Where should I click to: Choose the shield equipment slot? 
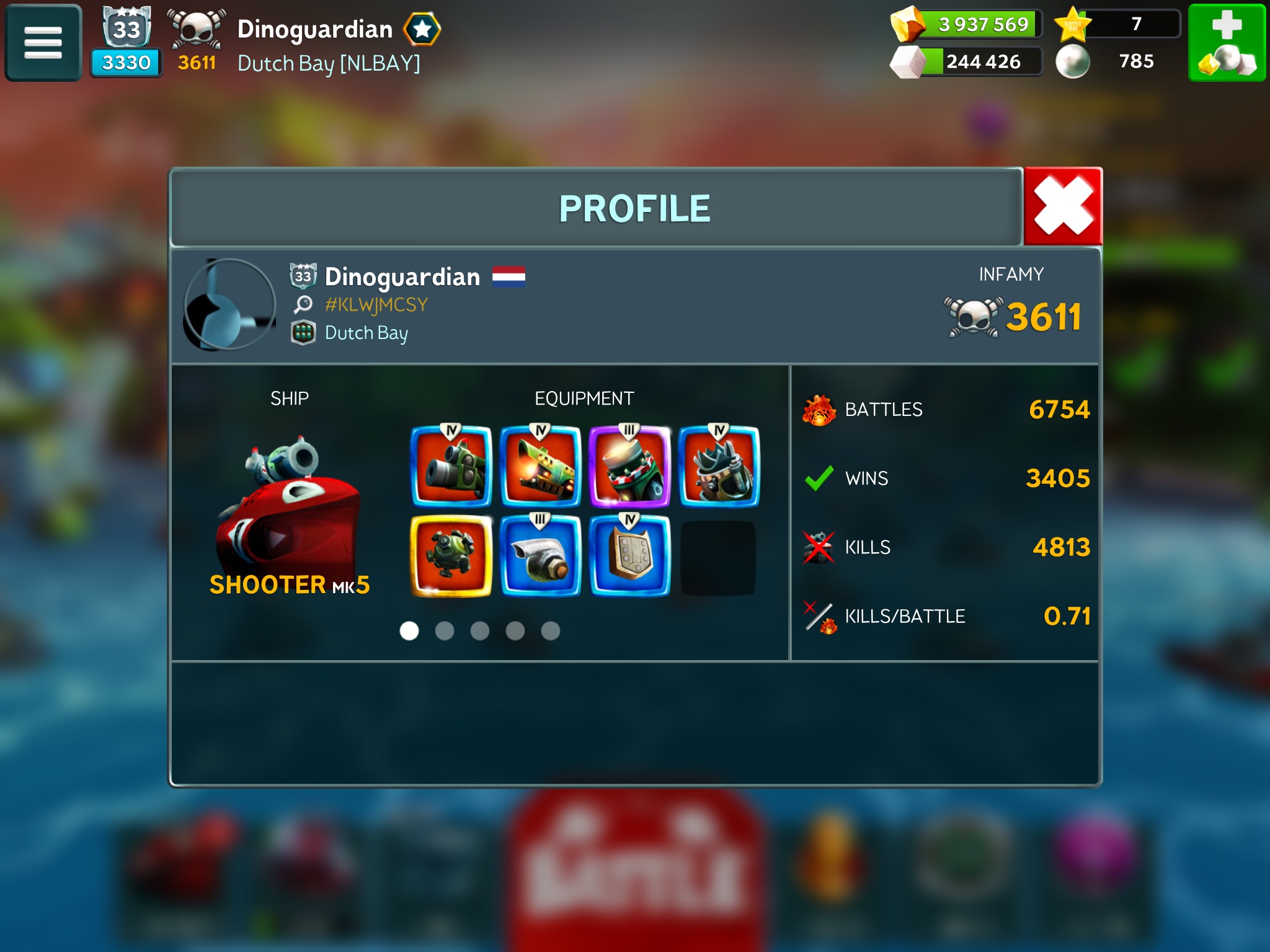tap(629, 555)
